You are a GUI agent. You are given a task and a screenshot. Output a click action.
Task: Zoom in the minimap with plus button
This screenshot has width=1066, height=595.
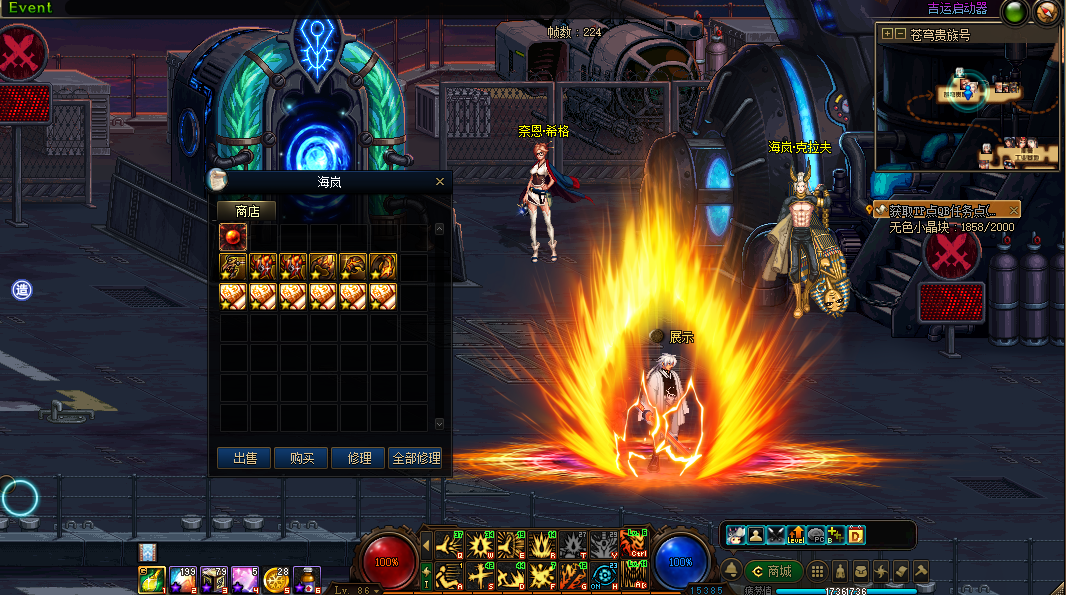pos(886,34)
